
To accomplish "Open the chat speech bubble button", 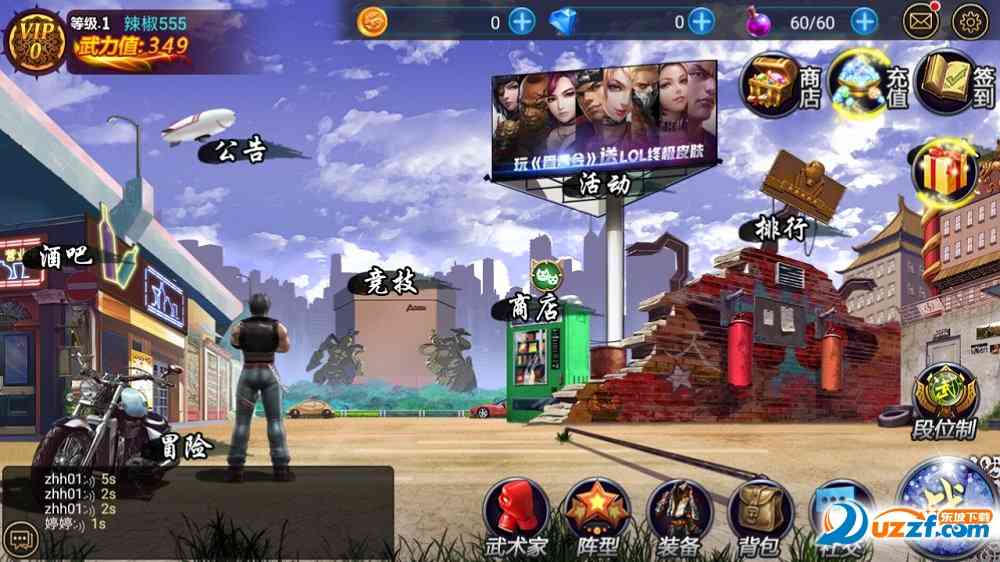I will (x=17, y=538).
